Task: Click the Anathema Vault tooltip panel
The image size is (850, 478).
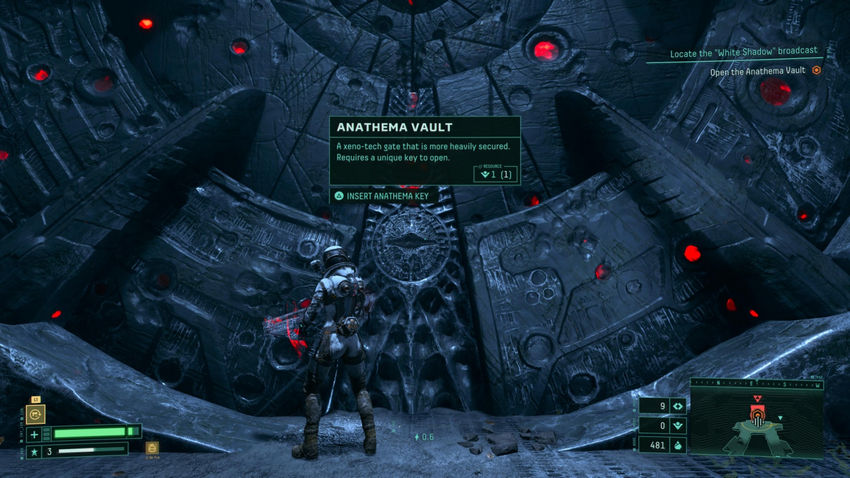Action: pos(425,150)
